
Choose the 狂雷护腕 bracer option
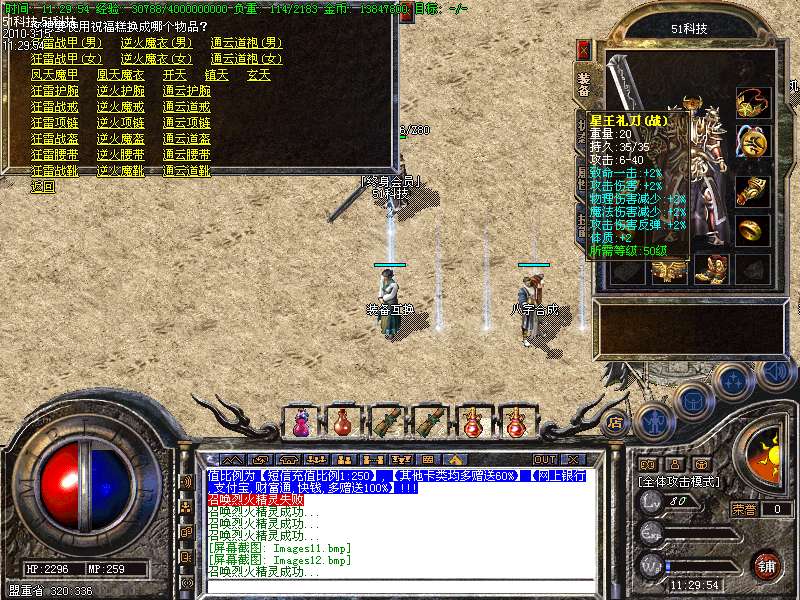tap(54, 90)
